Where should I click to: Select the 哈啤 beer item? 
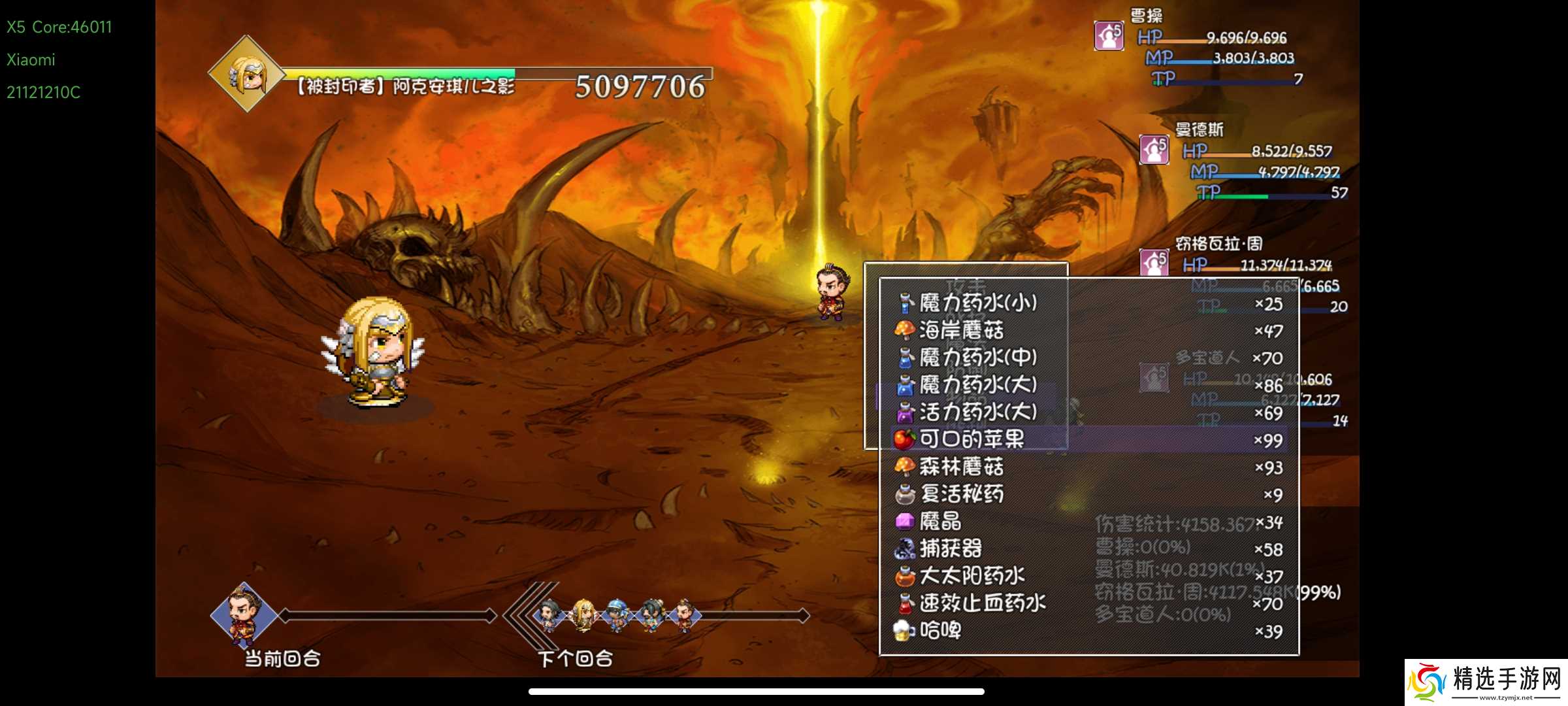click(939, 631)
